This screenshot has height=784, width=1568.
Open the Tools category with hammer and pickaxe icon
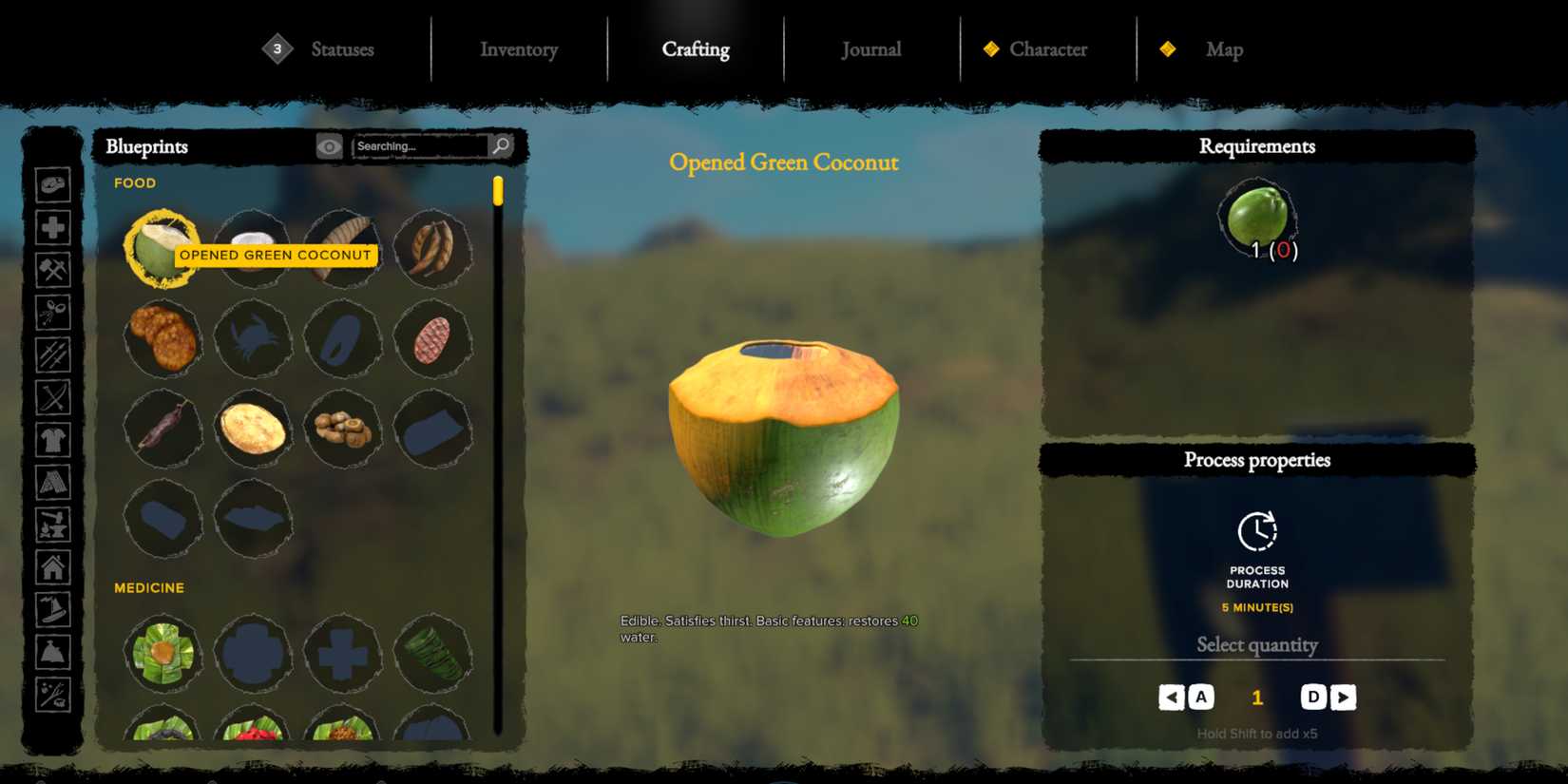click(54, 271)
